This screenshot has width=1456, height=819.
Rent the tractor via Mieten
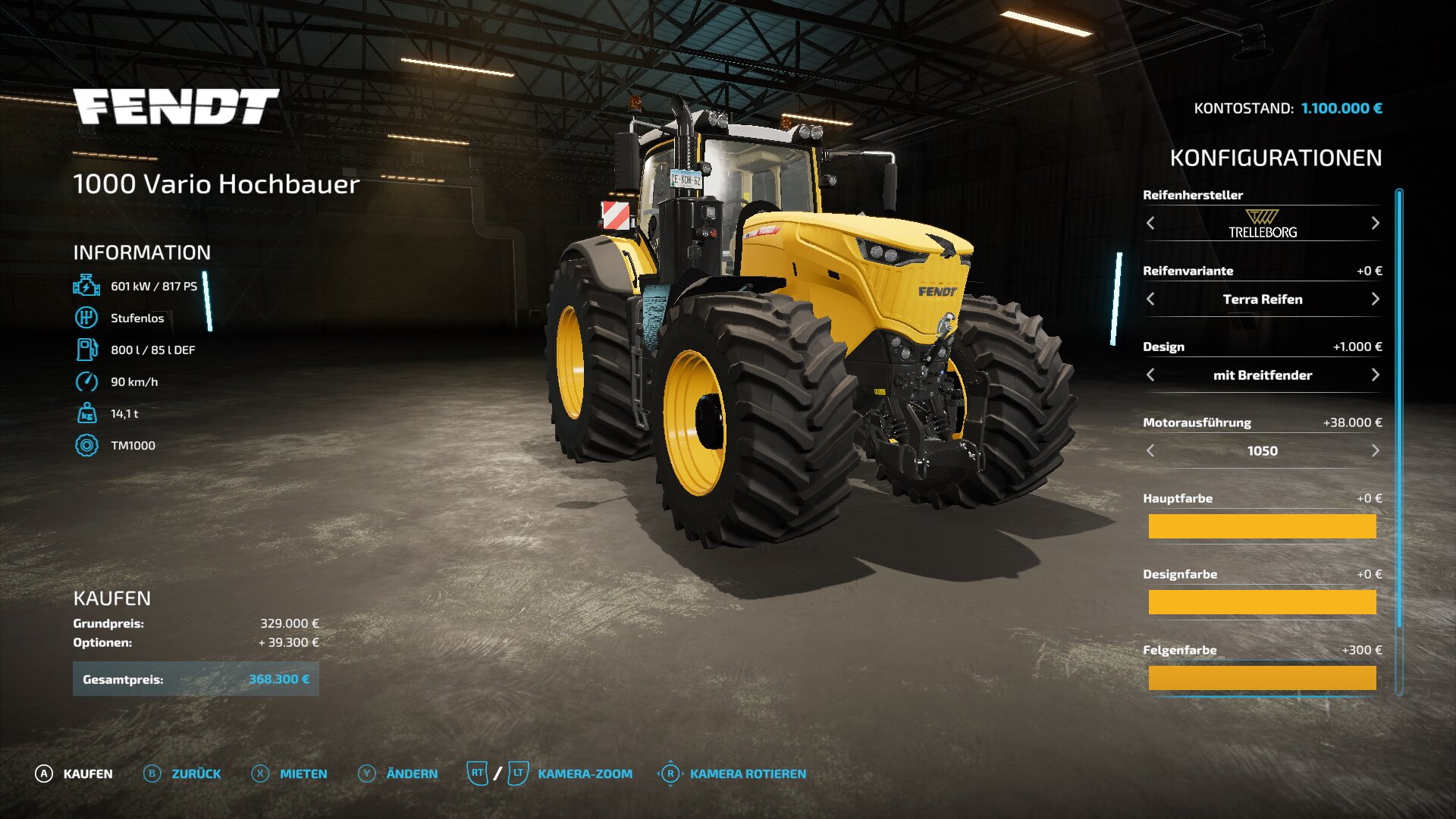(x=290, y=773)
